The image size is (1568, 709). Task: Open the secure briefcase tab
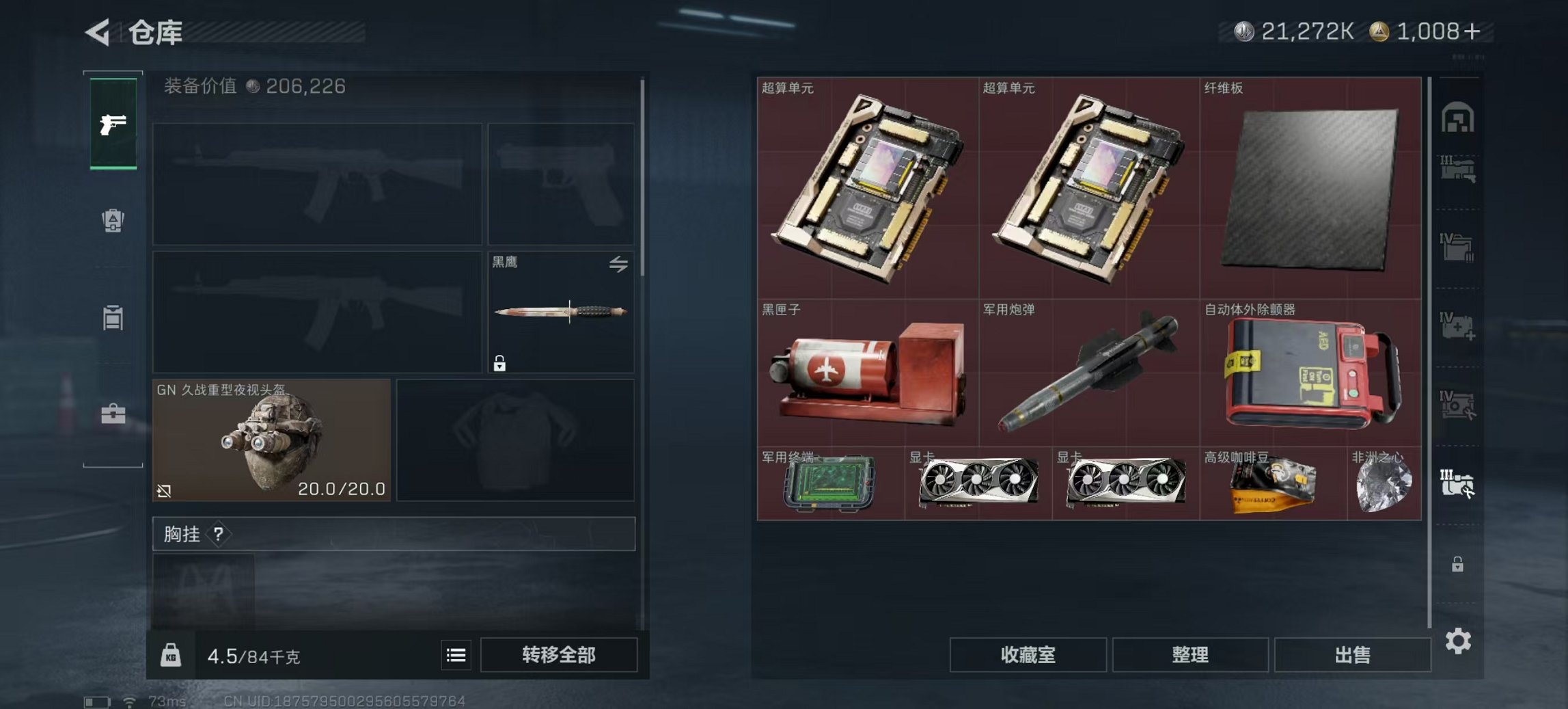tap(113, 414)
